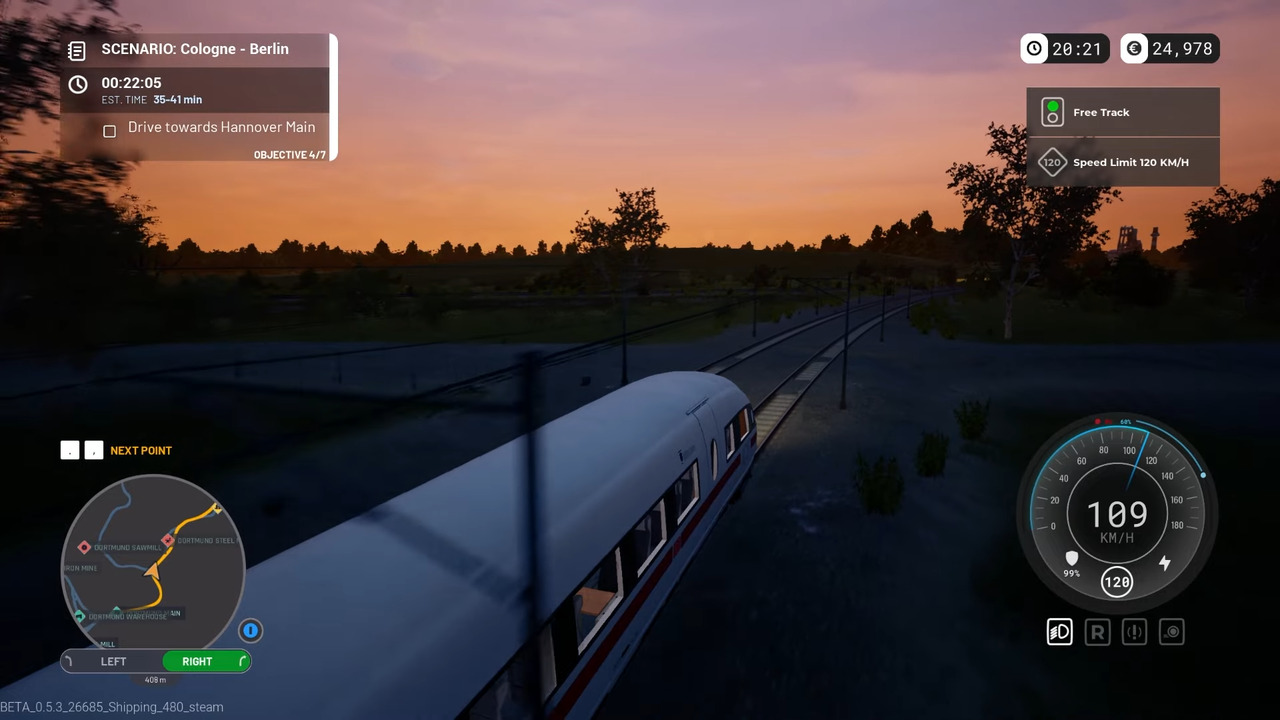The width and height of the screenshot is (1280, 720).
Task: Check the Drive towards Hannover Main objective
Action: [x=109, y=131]
